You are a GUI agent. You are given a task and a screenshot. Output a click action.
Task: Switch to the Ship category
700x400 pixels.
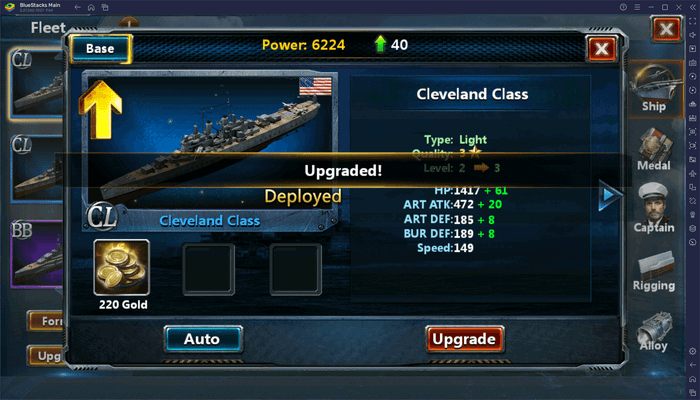[654, 90]
